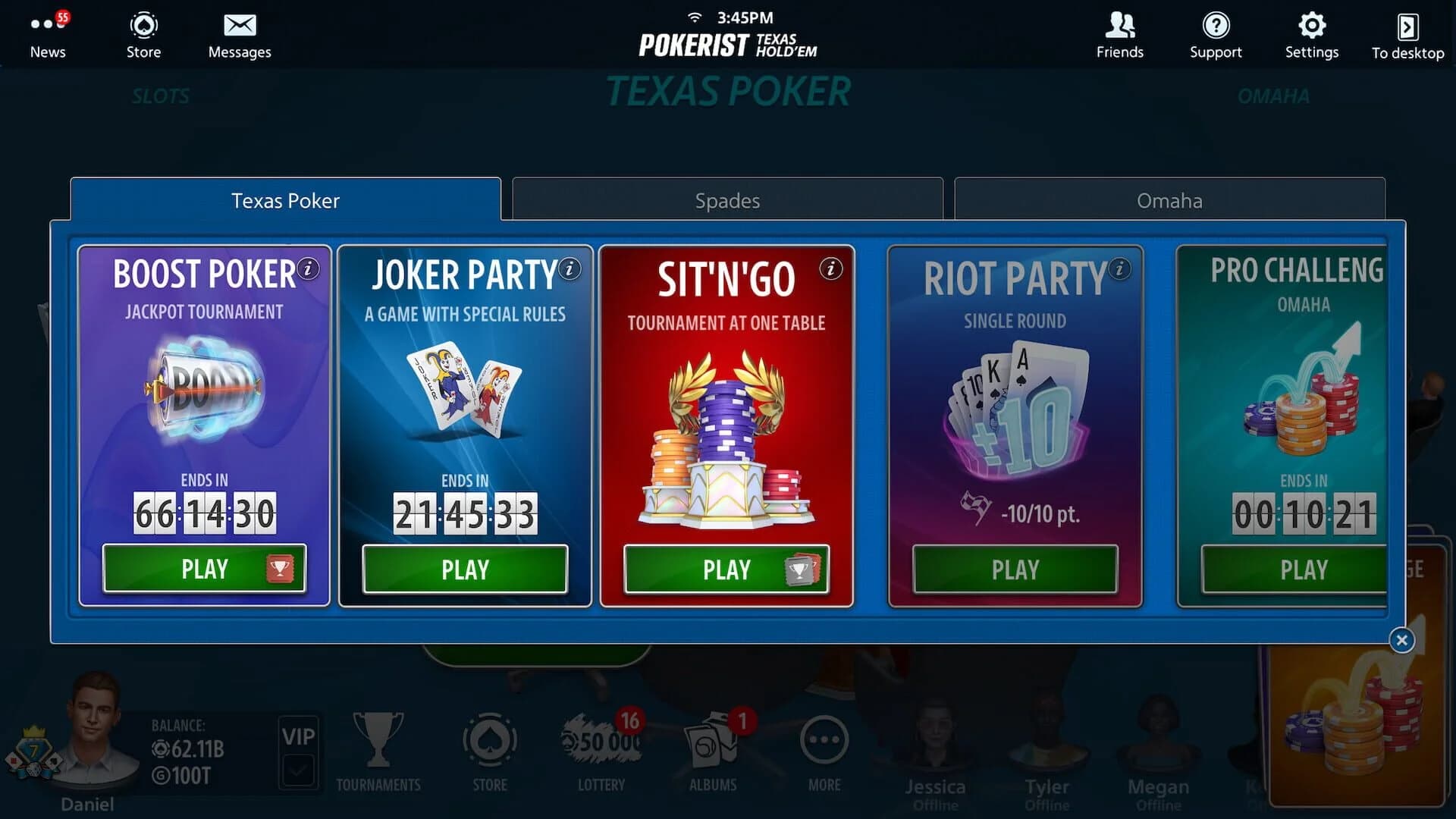This screenshot has width=1456, height=819.
Task: Open the News panel with 55 notifications
Action: (x=48, y=34)
